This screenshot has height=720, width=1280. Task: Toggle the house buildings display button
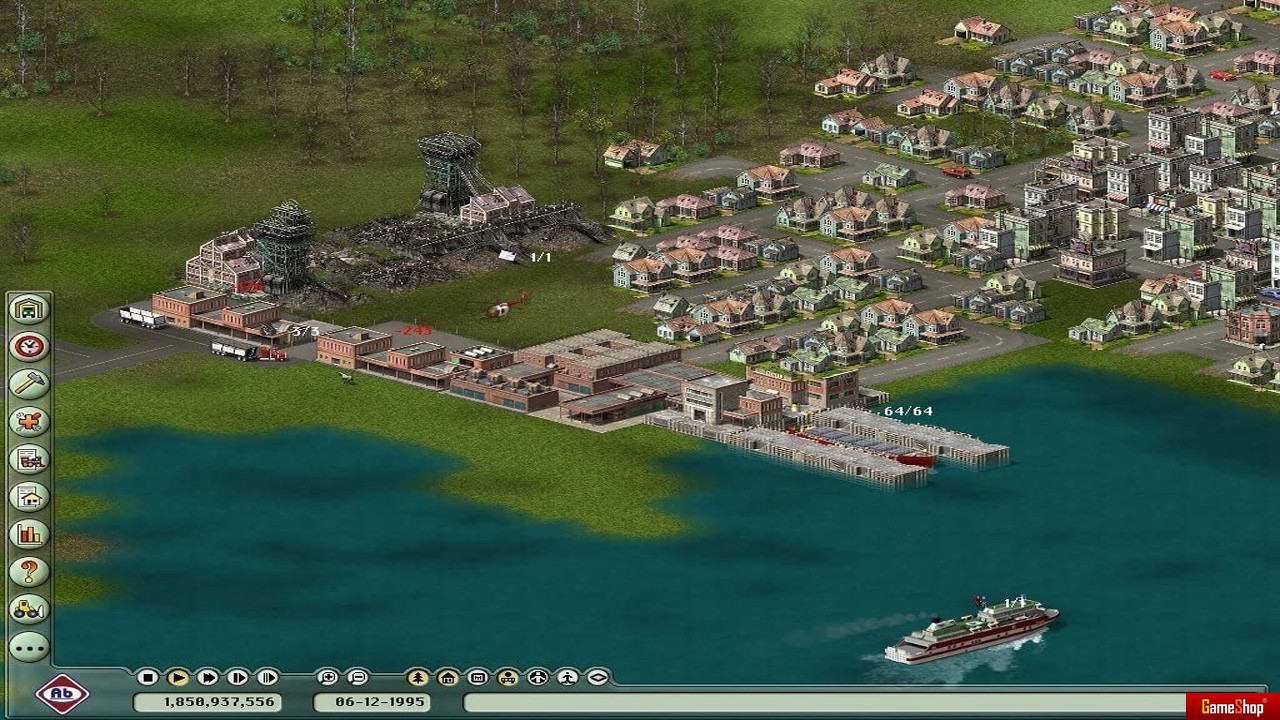pyautogui.click(x=447, y=677)
